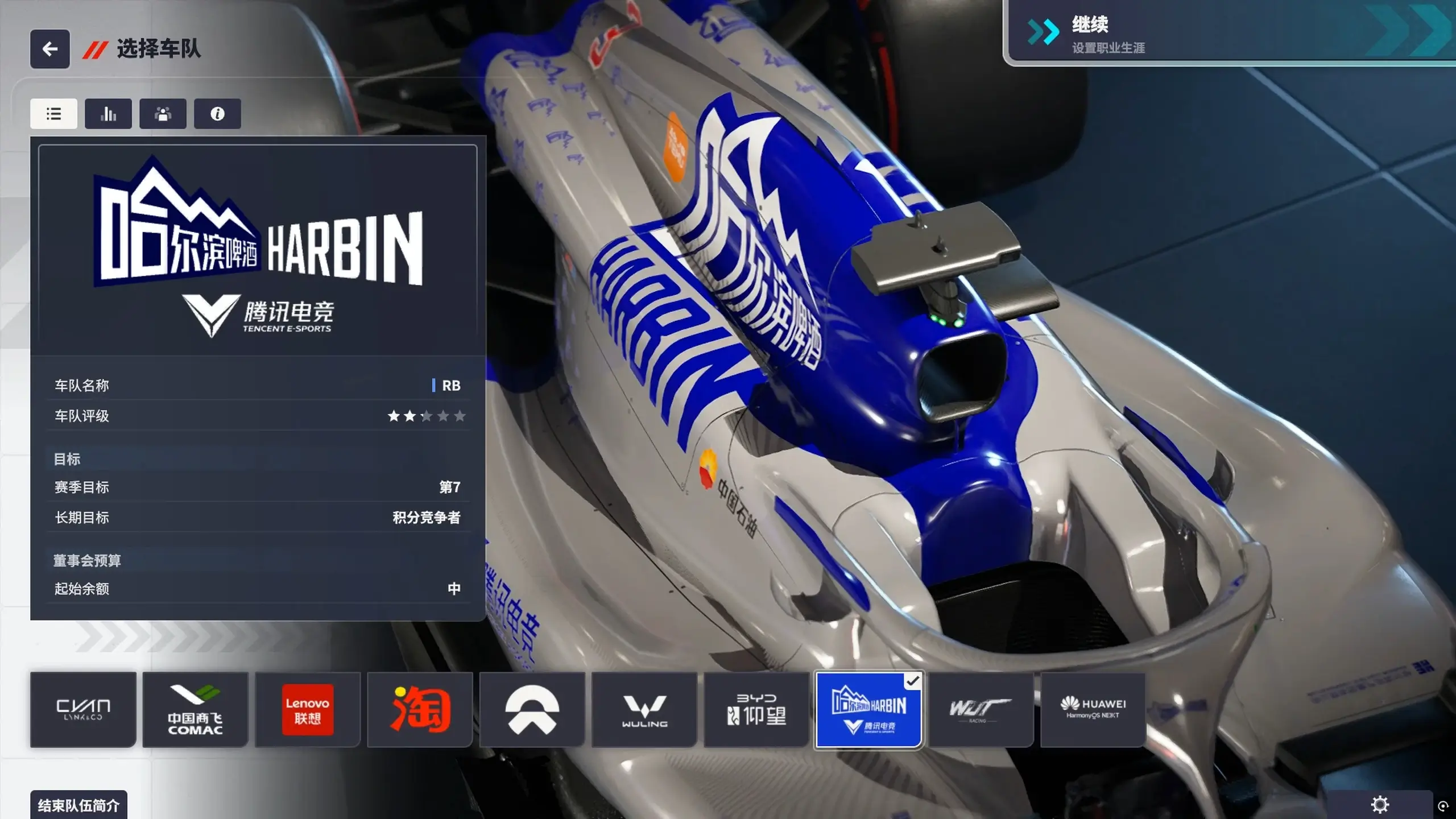Screen dimensions: 1456x819
Task: Close the team introduction (结束队伍简介)
Action: click(x=78, y=805)
